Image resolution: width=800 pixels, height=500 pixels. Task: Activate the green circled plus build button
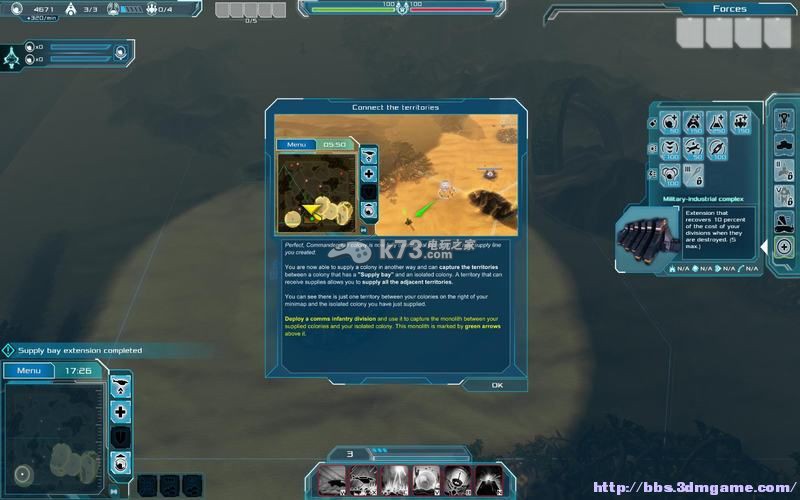(x=783, y=247)
